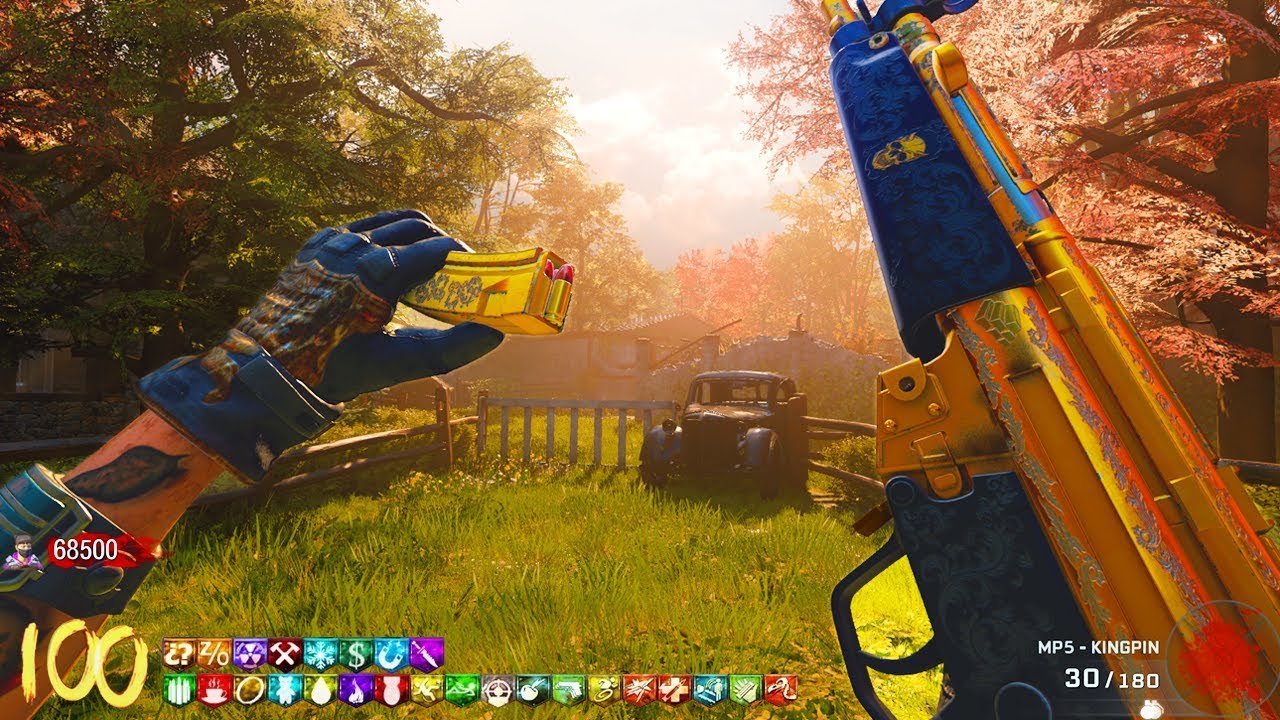1280x720 pixels.
Task: Select the radiation trefoil perk icon
Action: tap(249, 653)
